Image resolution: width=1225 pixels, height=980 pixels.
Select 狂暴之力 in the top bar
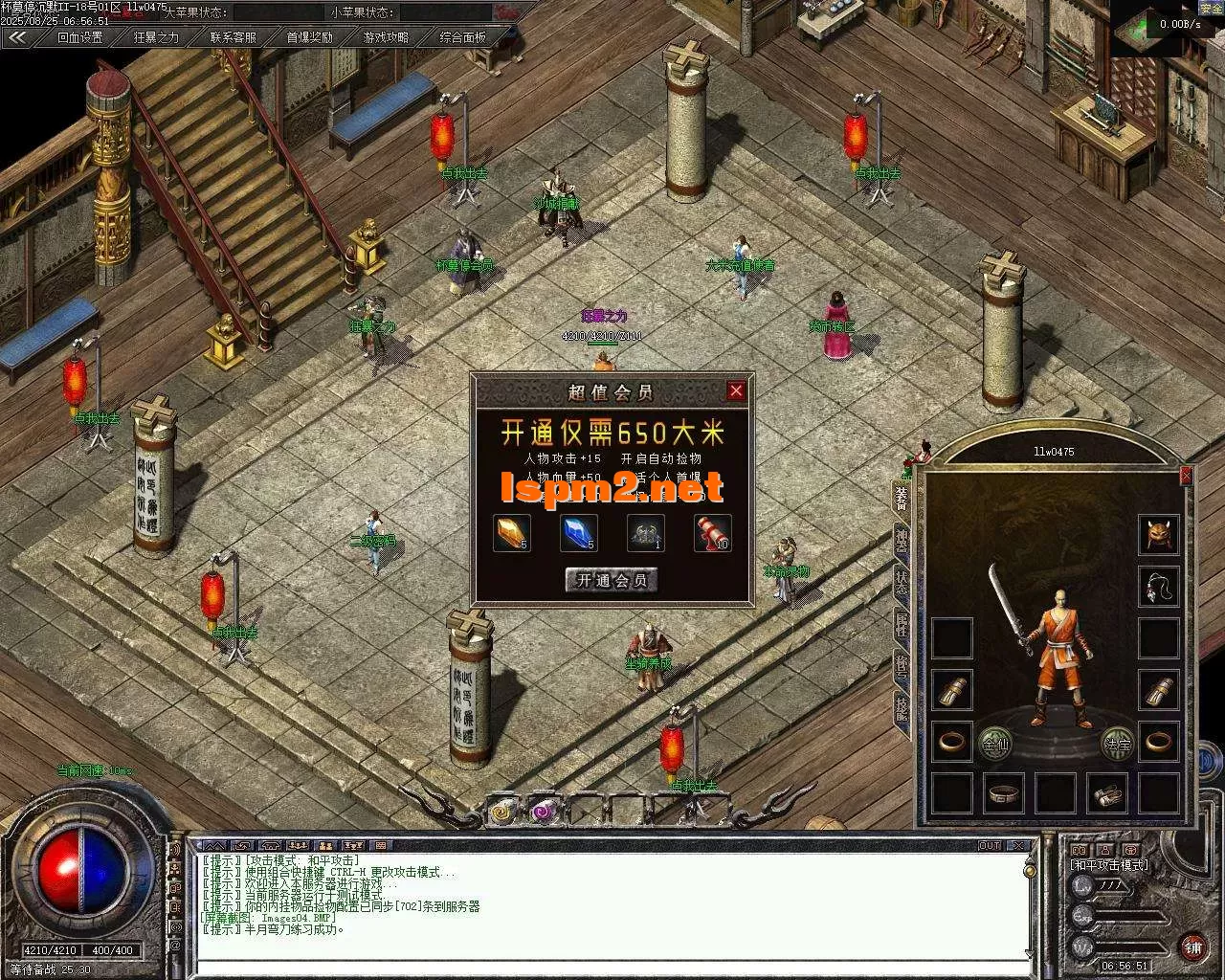(156, 37)
